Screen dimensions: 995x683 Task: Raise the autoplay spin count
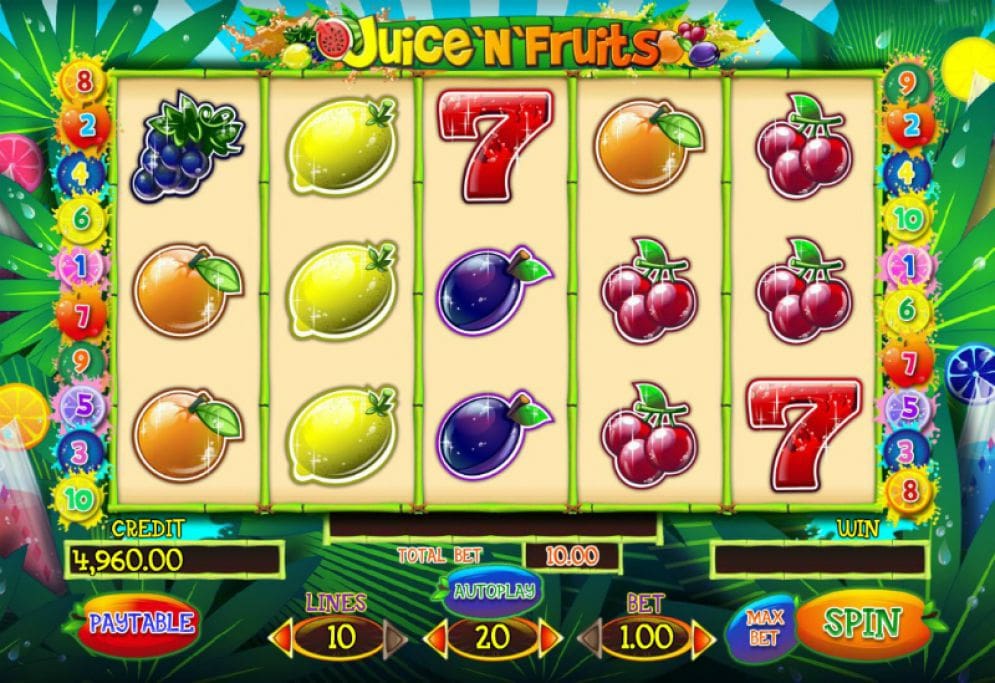(550, 638)
